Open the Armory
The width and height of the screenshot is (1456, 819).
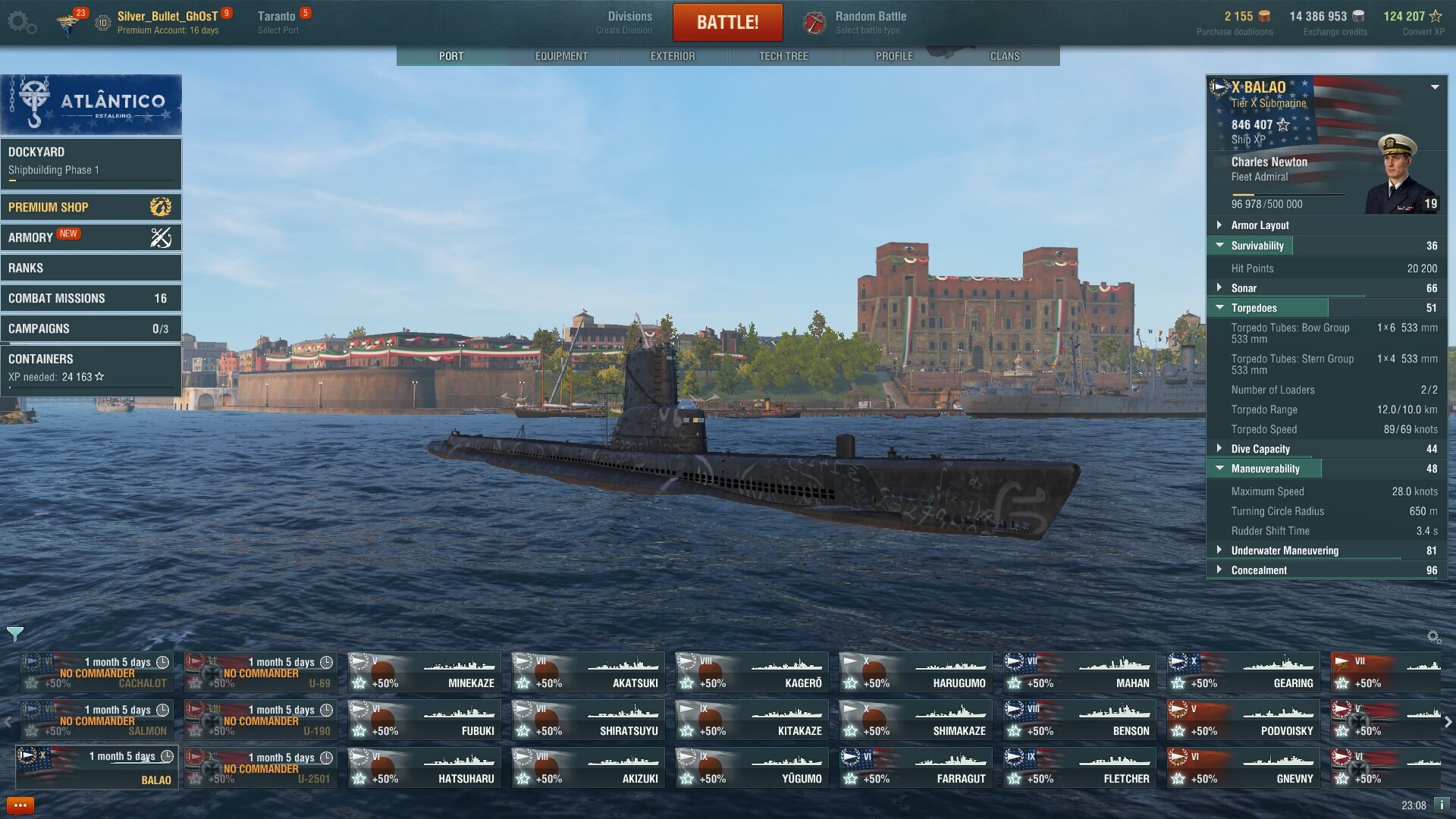click(x=91, y=237)
